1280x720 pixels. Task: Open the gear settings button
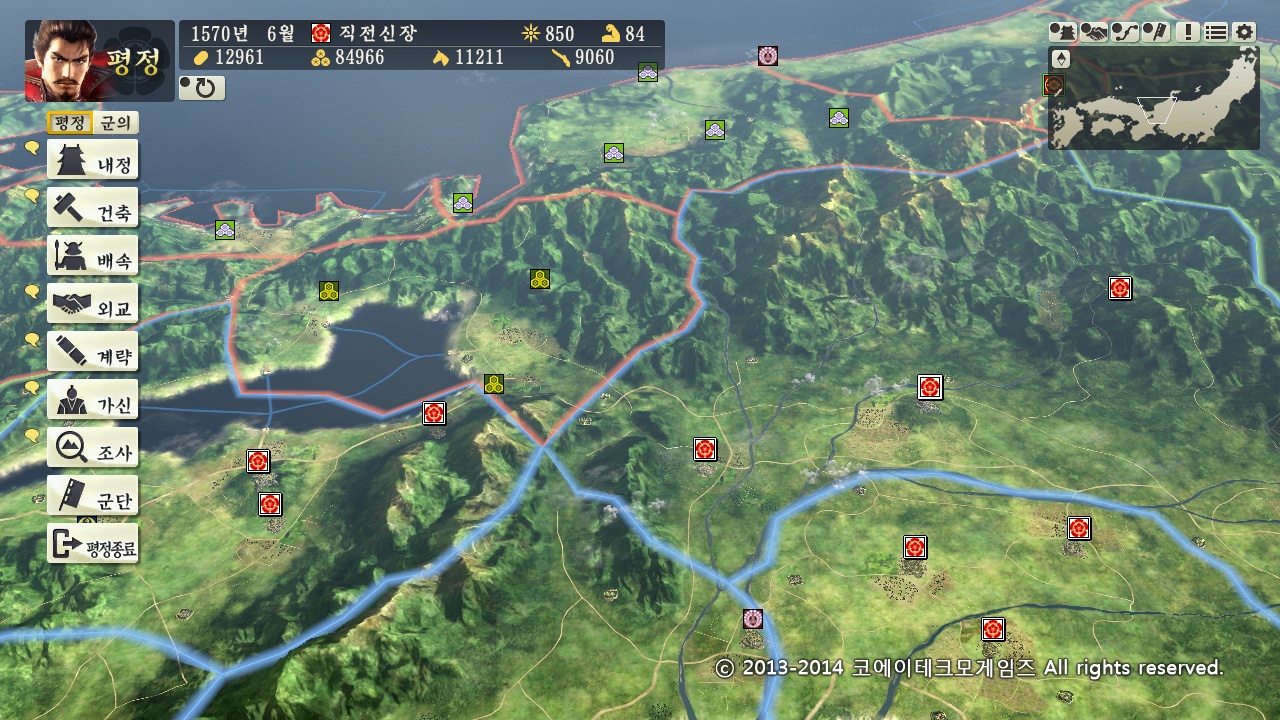coord(1243,32)
